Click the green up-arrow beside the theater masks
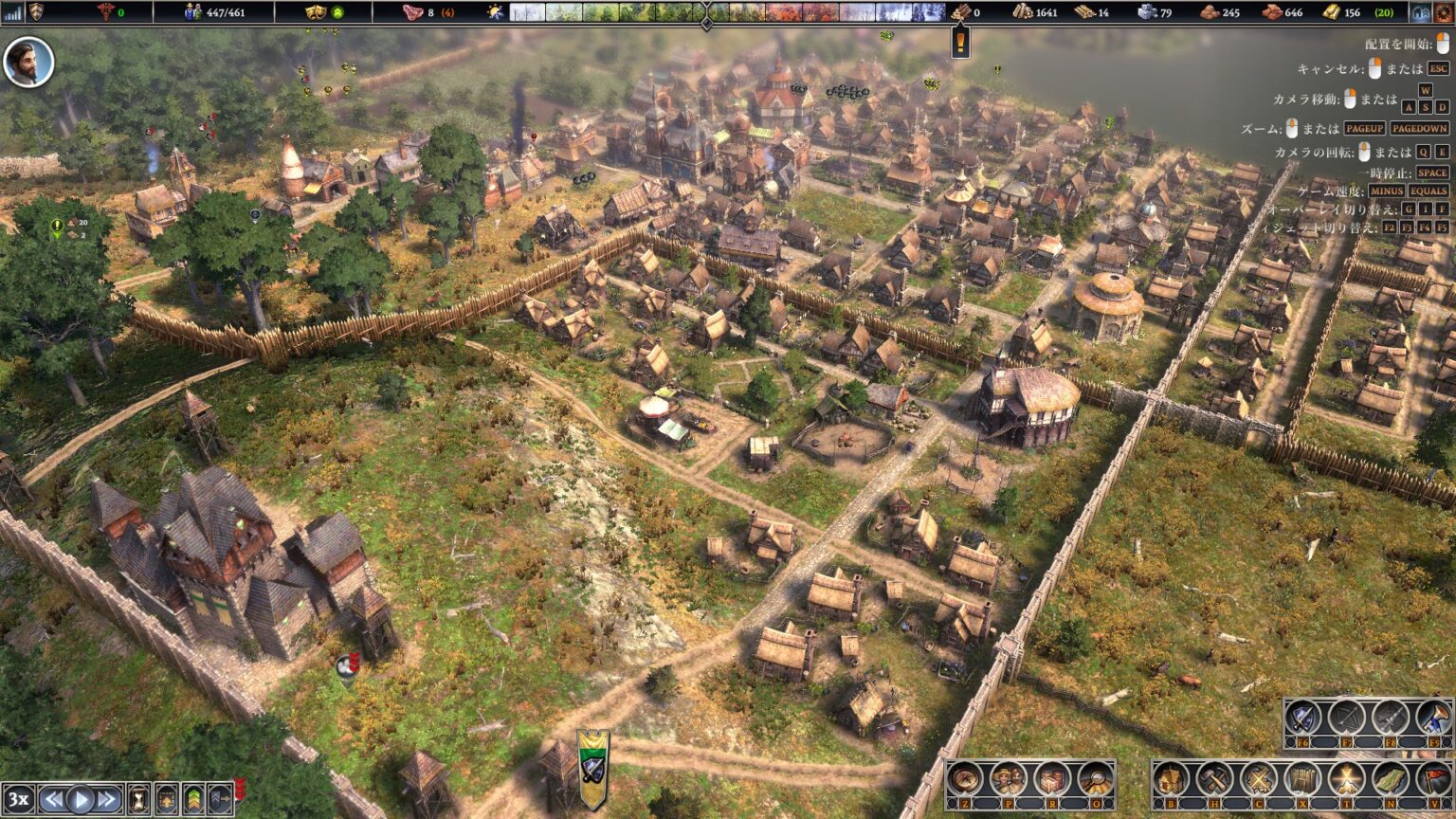1456x819 pixels. tap(337, 12)
